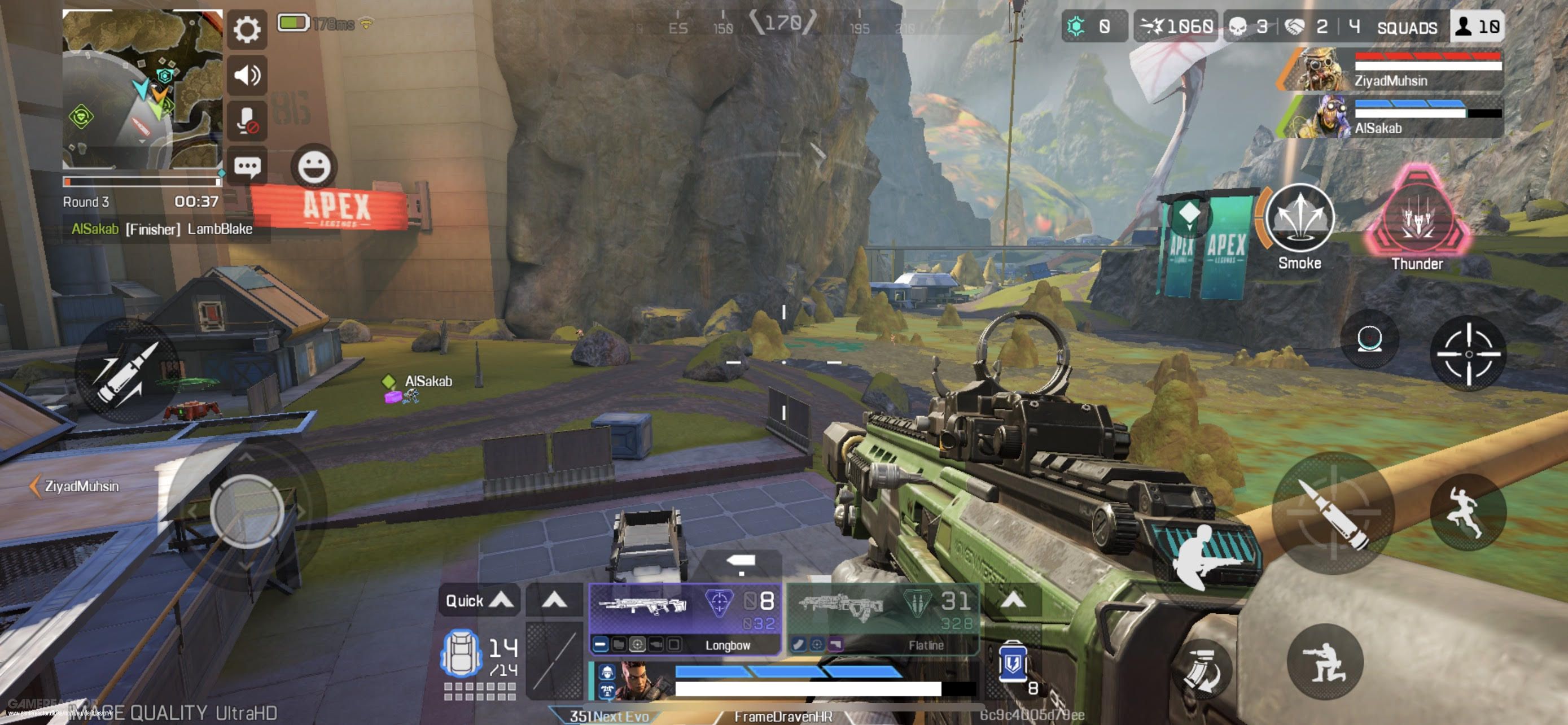
Task: Tap the crosshair aim-down-sights button
Action: 1468,353
